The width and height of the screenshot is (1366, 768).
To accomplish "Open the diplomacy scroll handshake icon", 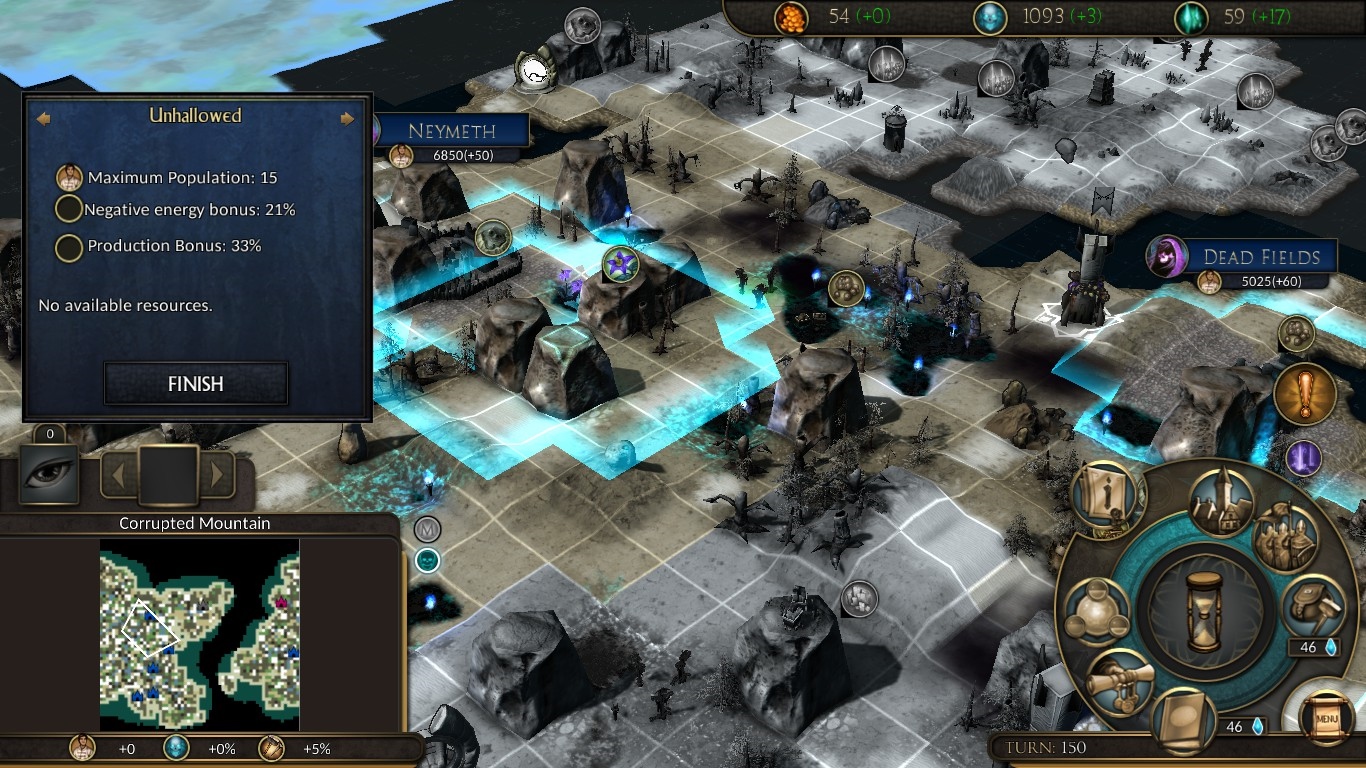I will point(1117,682).
